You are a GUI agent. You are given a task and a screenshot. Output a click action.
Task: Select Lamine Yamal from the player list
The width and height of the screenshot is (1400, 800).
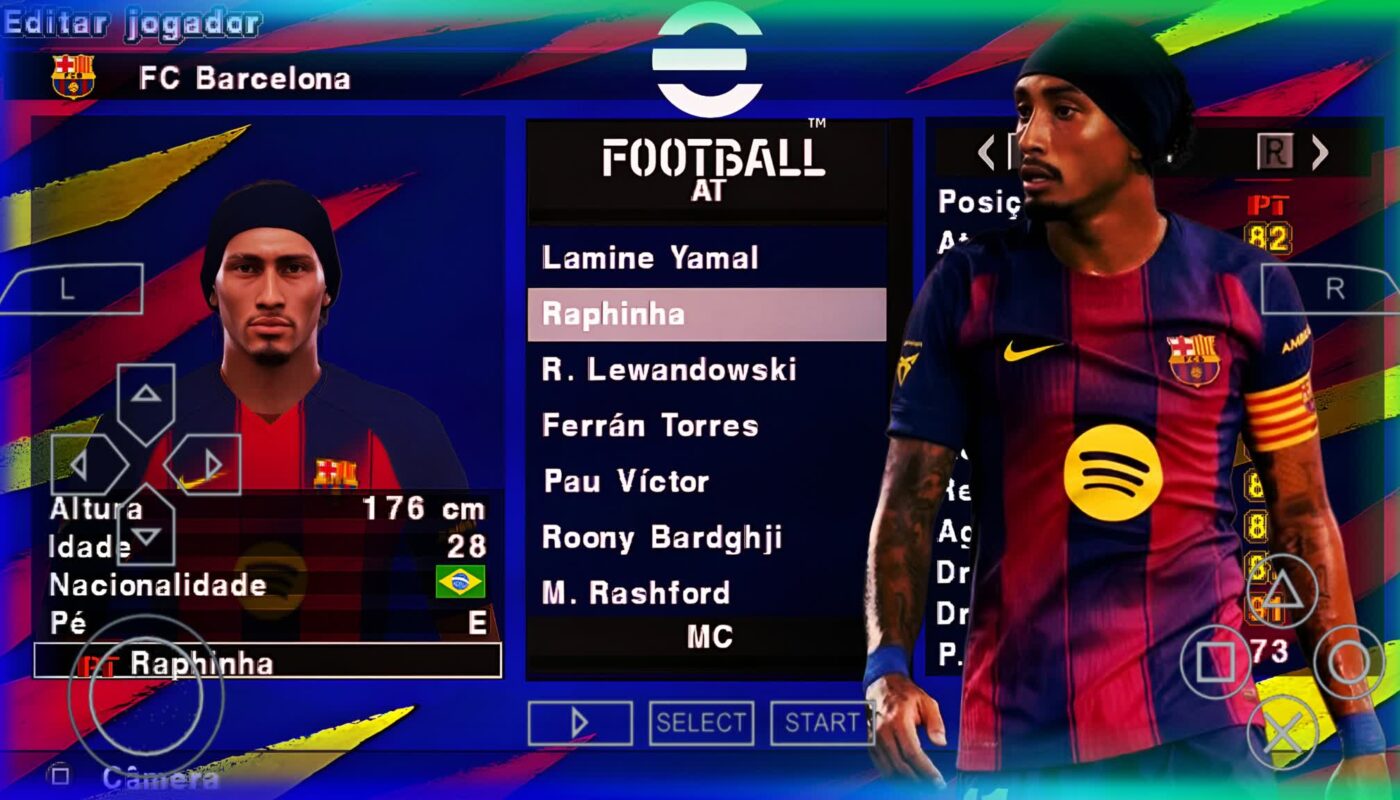click(648, 257)
